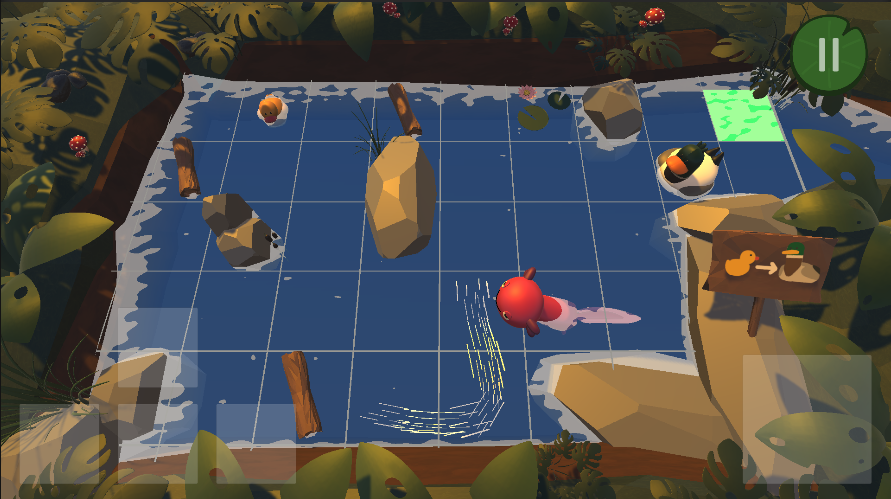Tap the up arrow square of the movement pad
891x499 pixels.
pyautogui.click(x=157, y=347)
